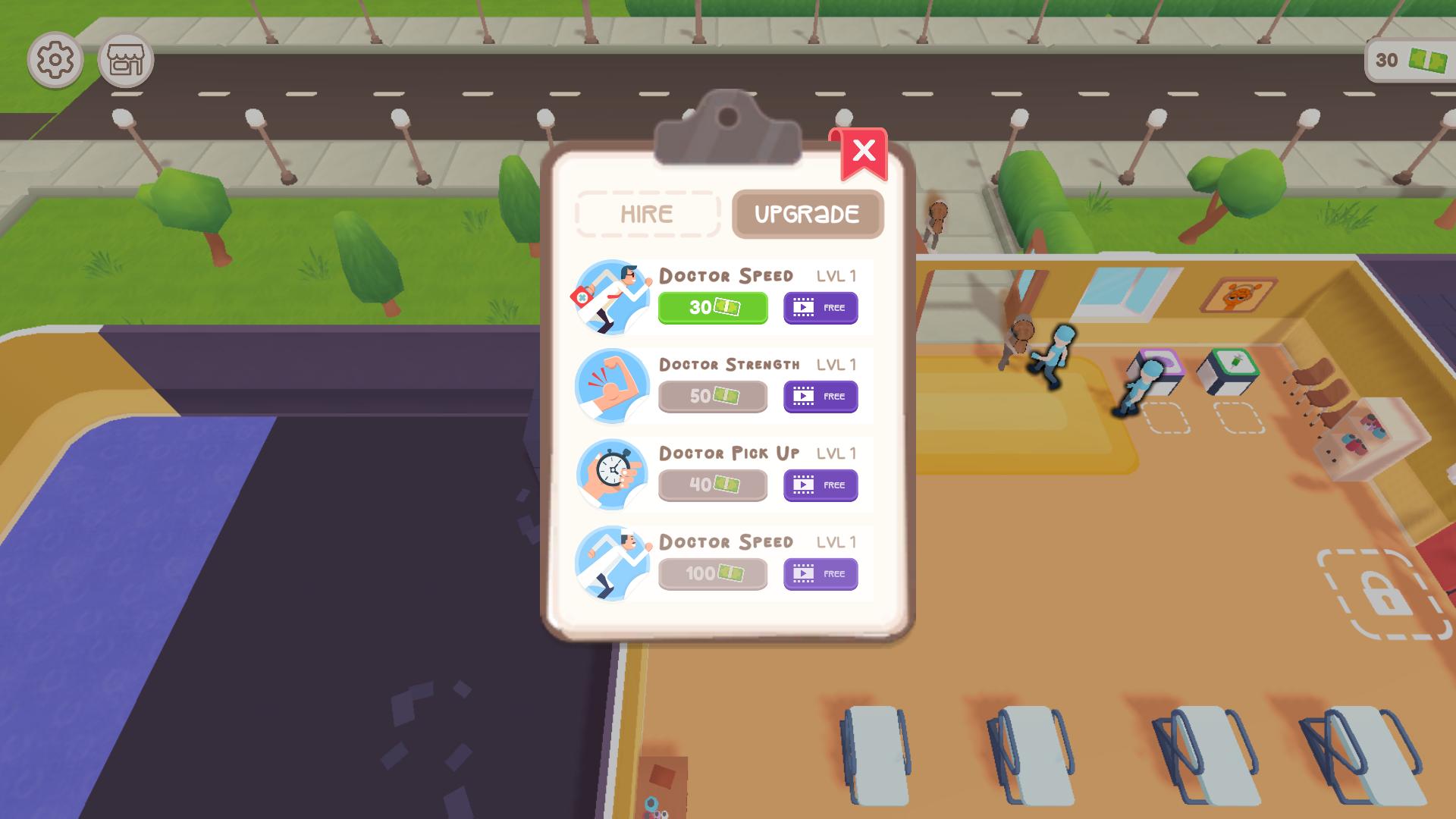The image size is (1456, 819).
Task: Select the Doctor Pick Up stopwatch icon
Action: 611,474
